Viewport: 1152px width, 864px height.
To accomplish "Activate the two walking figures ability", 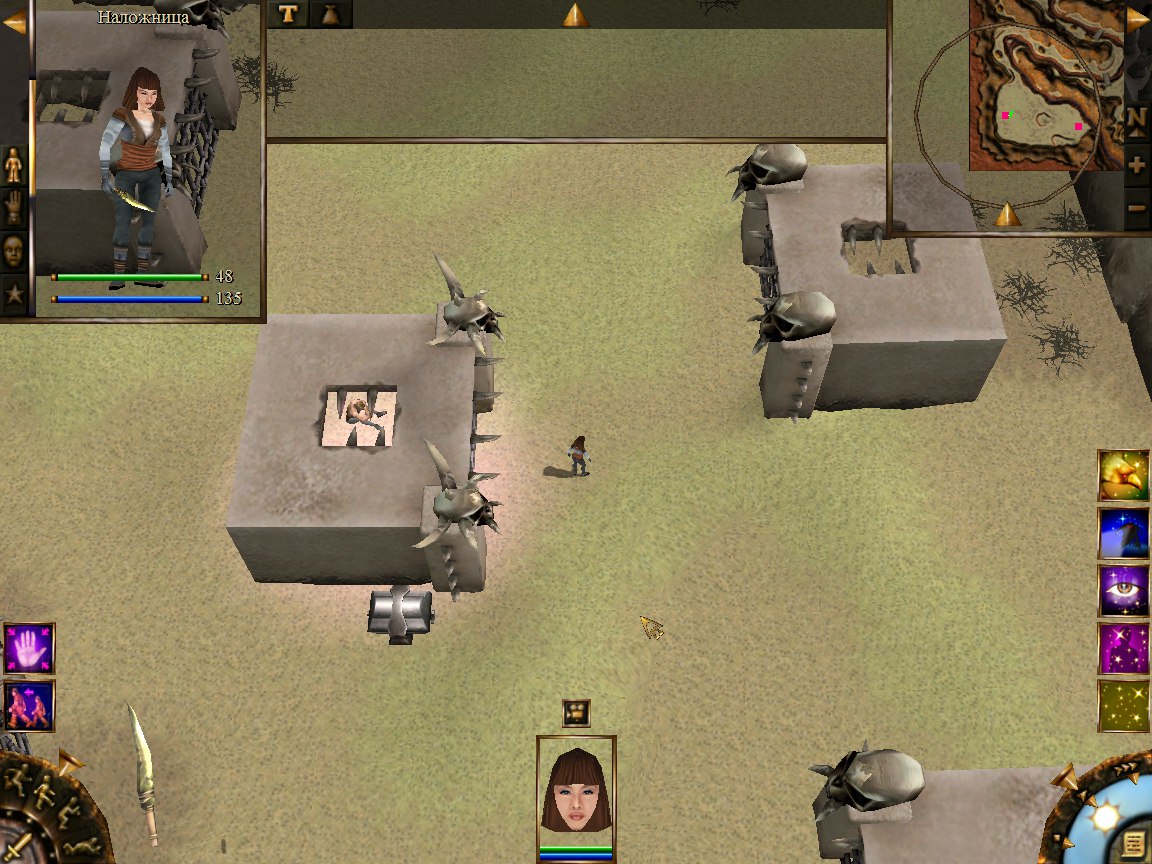I will point(29,706).
